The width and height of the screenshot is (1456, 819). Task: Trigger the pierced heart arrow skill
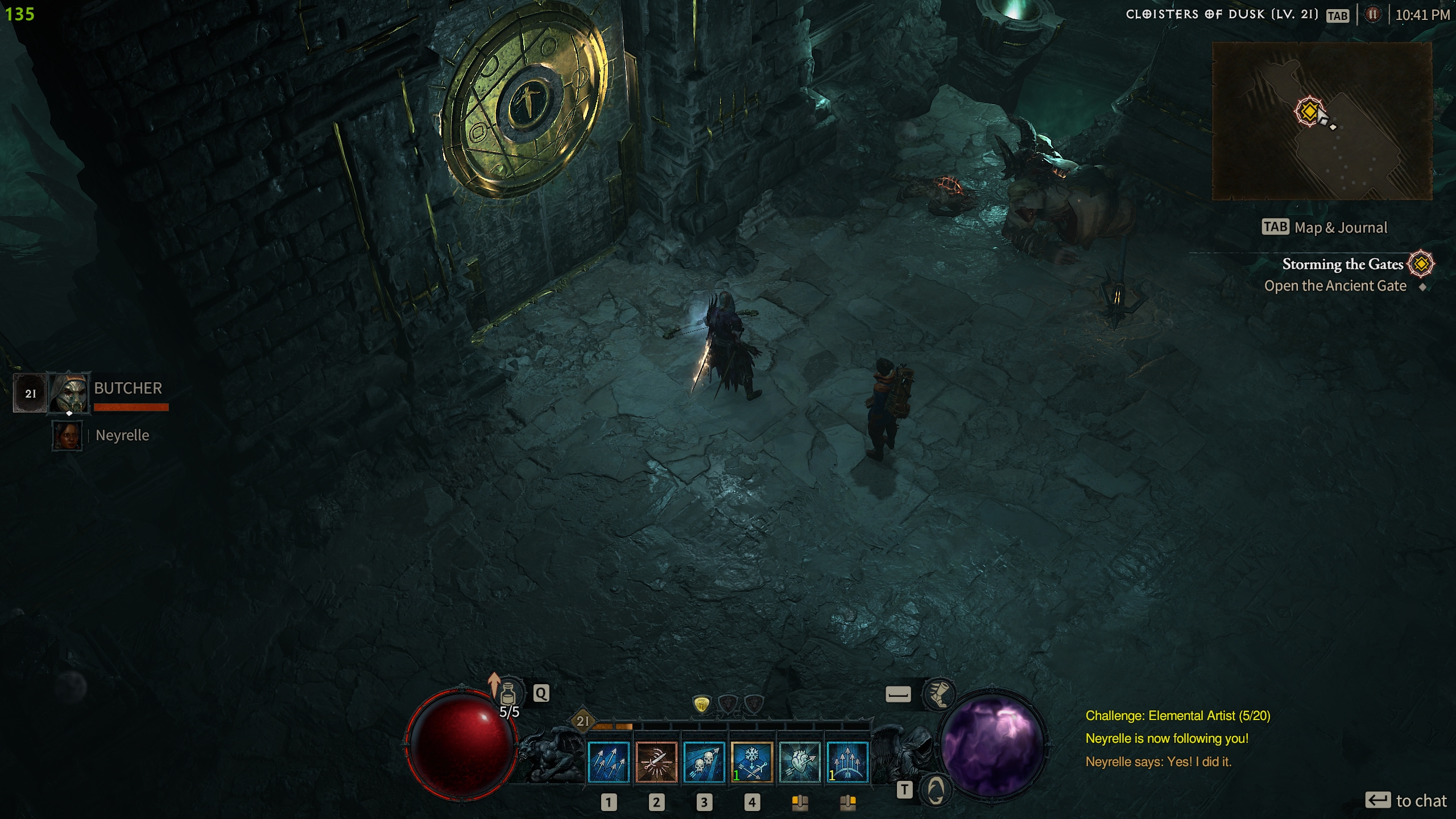[799, 762]
